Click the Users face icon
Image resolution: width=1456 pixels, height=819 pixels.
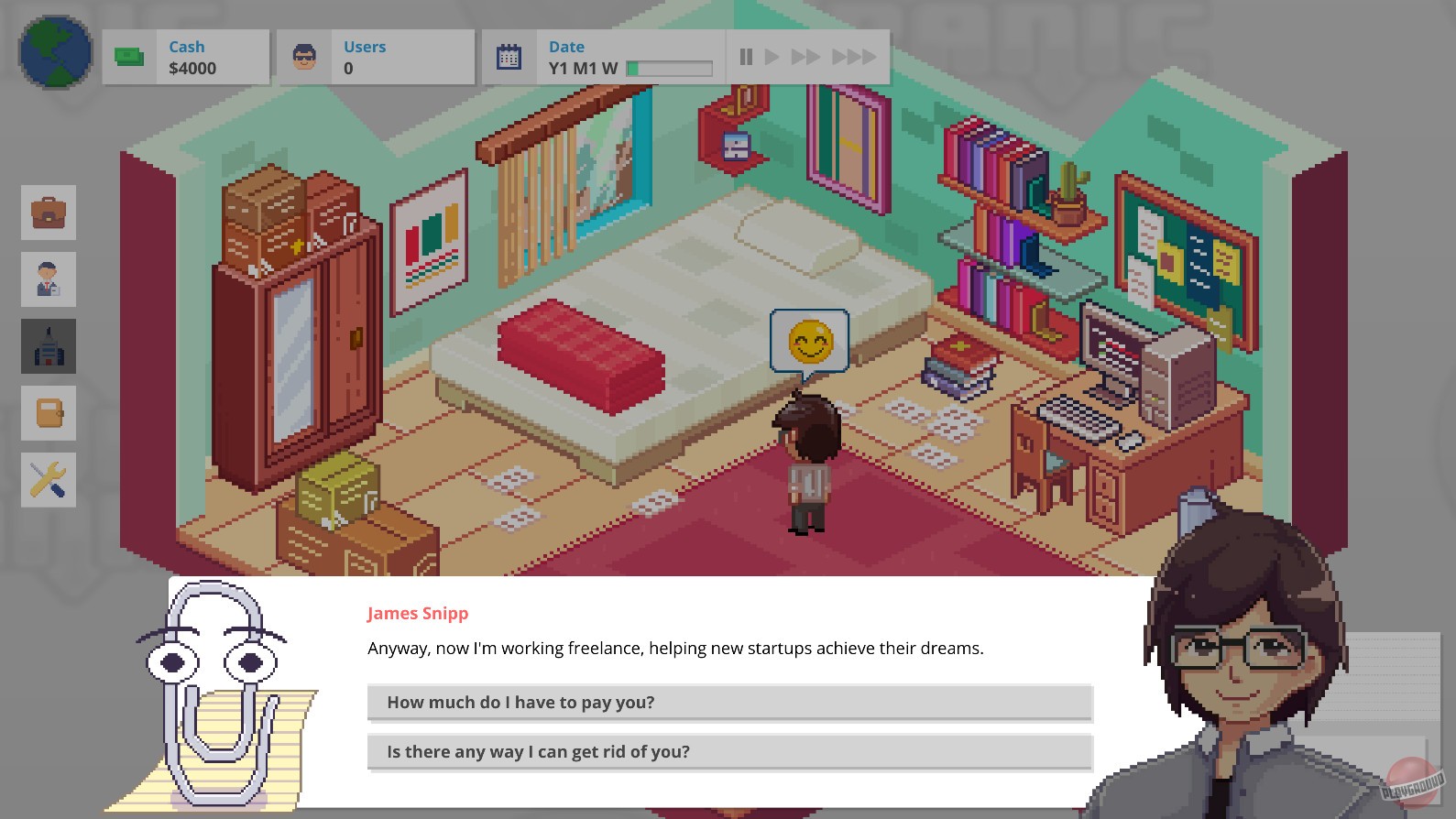click(302, 55)
